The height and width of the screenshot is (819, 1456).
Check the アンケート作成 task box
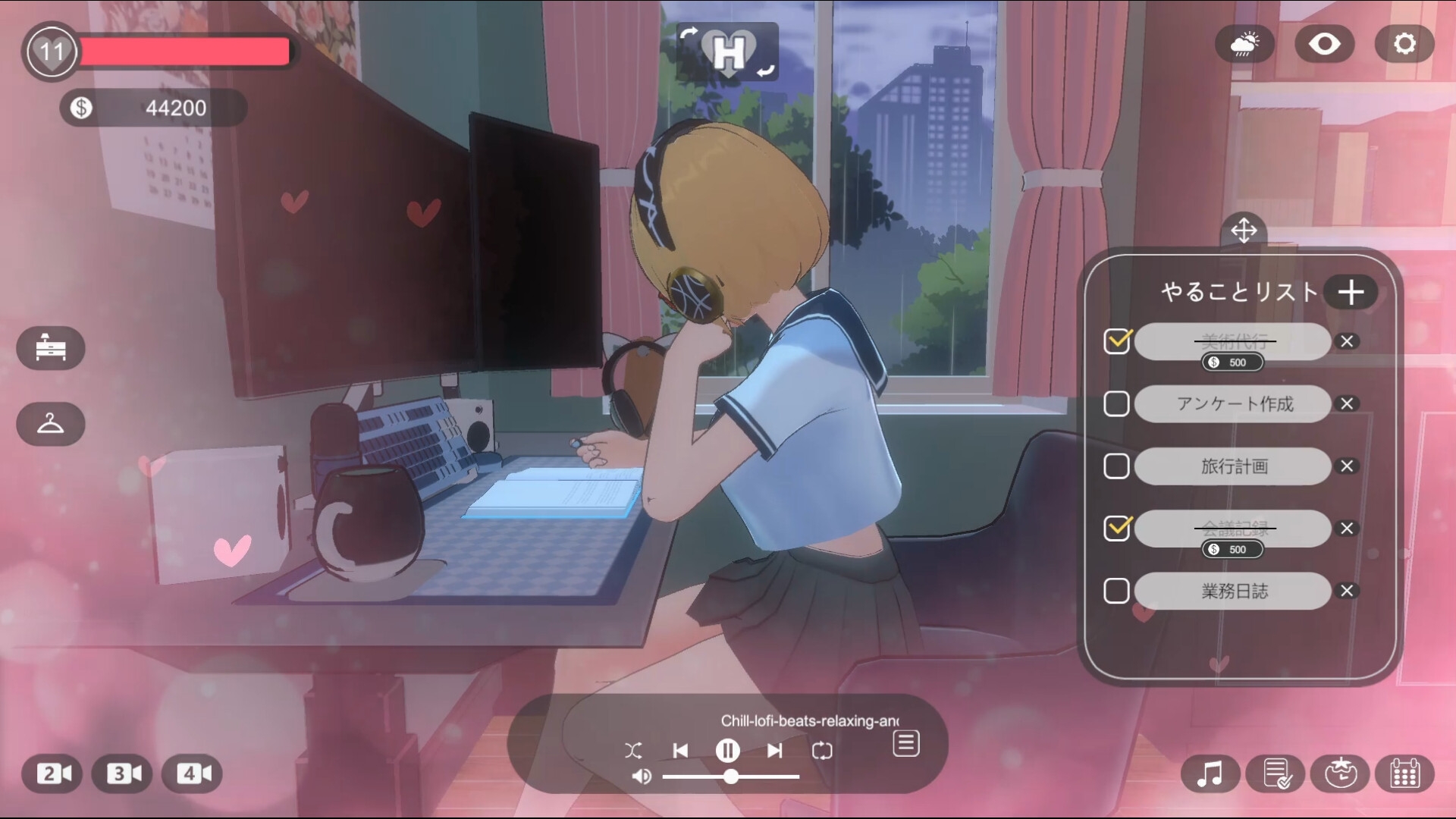pos(1116,404)
